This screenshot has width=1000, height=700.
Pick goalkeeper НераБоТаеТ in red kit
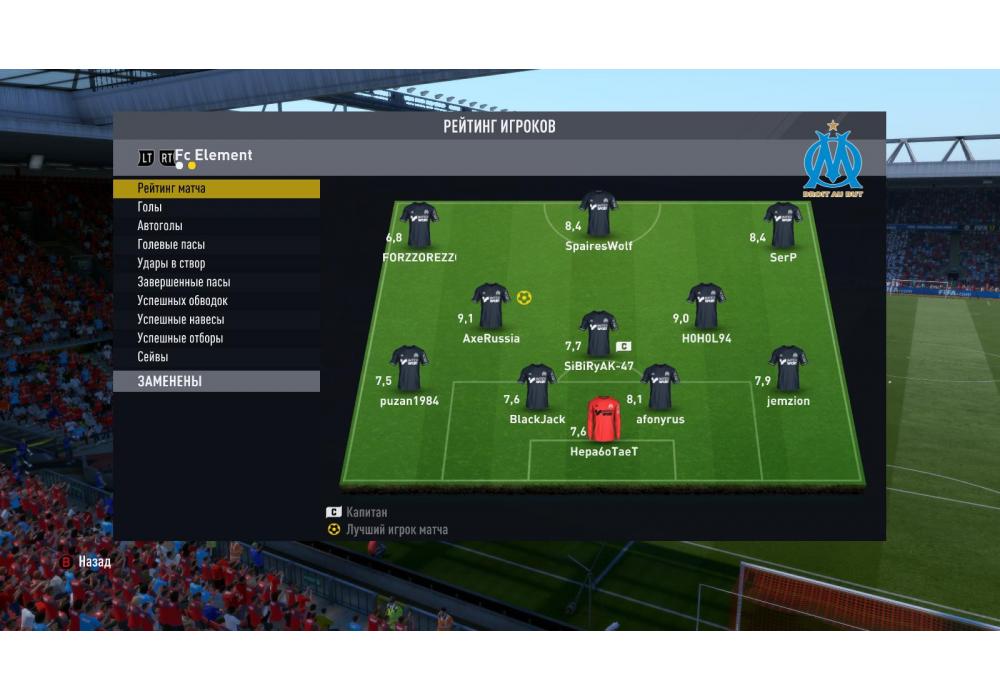pos(603,419)
